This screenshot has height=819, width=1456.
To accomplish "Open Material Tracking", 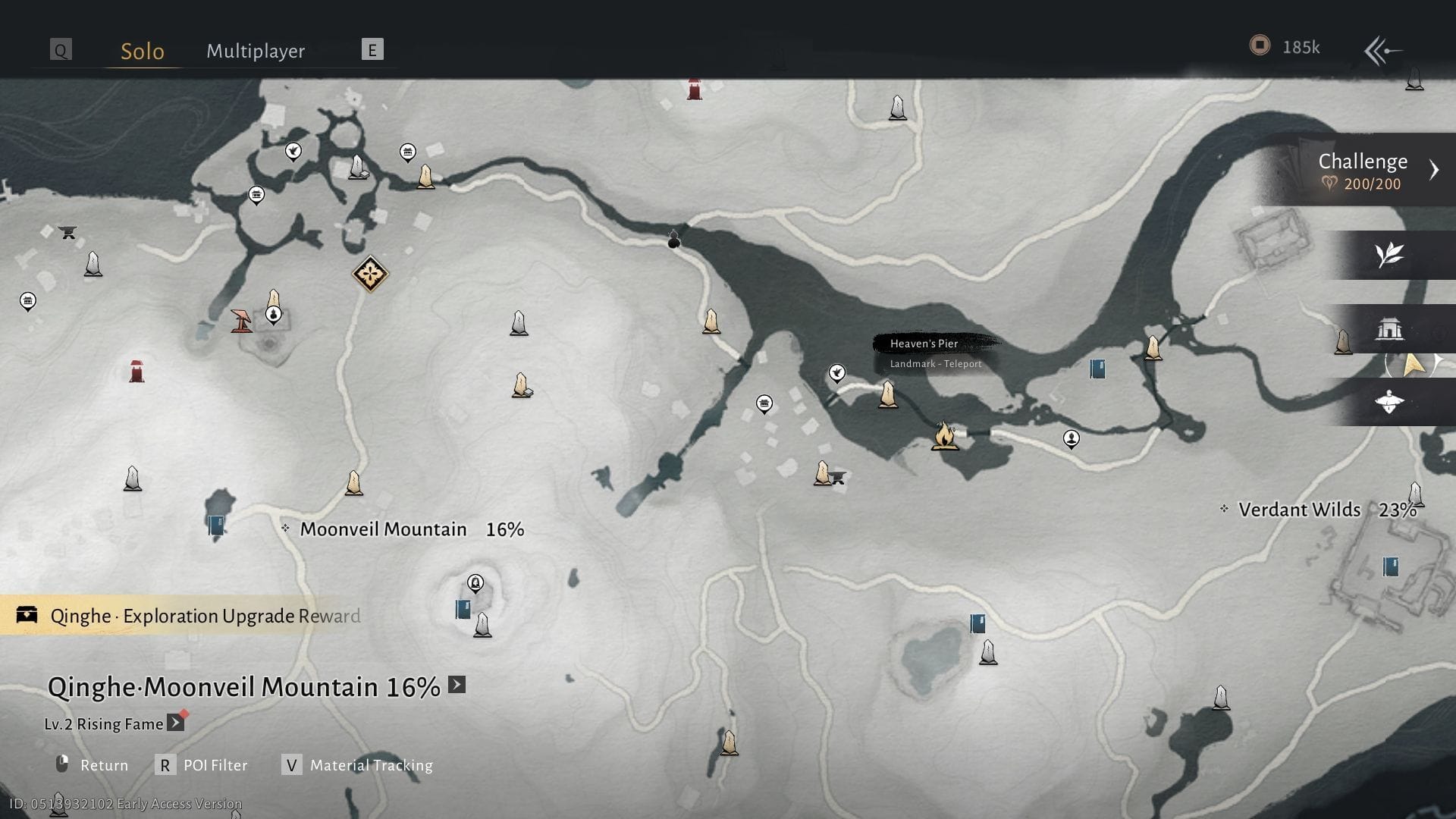I will pyautogui.click(x=357, y=764).
